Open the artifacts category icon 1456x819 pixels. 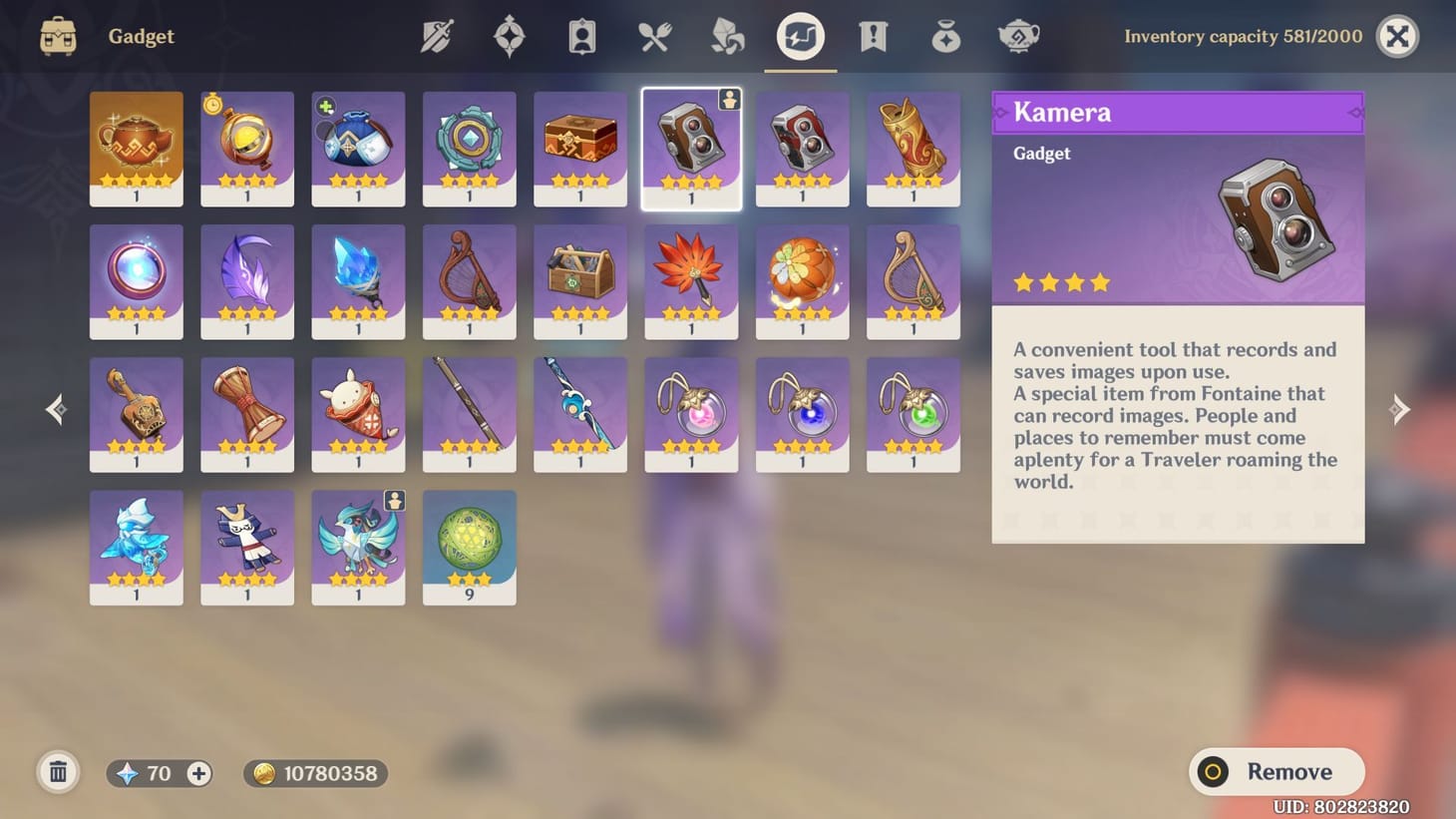click(x=509, y=36)
